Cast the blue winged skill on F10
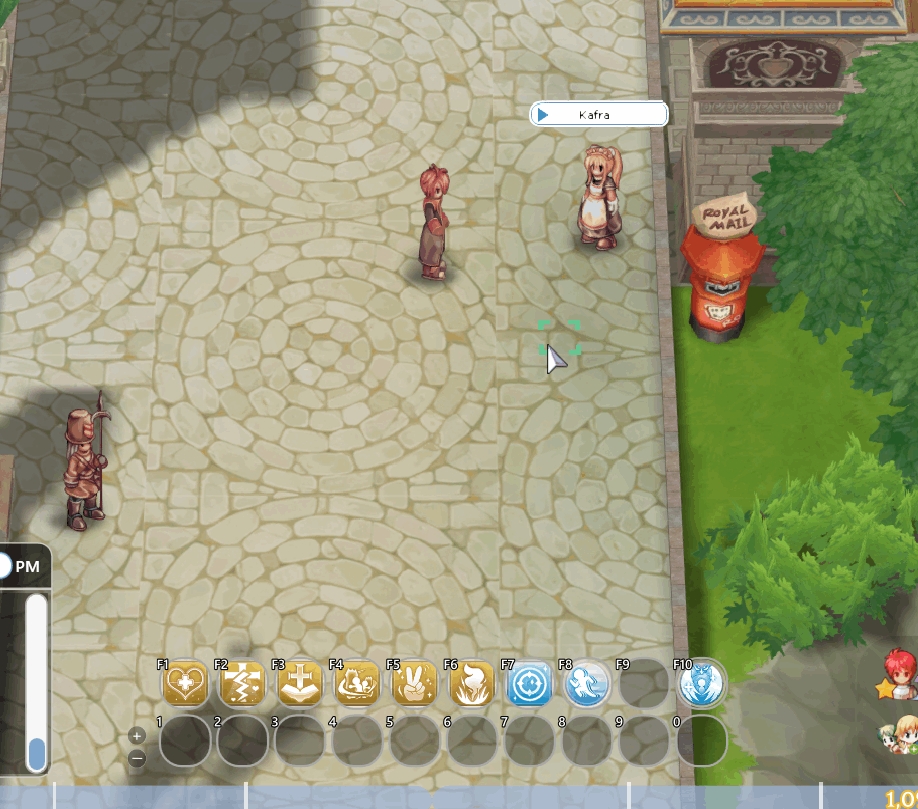This screenshot has height=809, width=918. click(702, 684)
